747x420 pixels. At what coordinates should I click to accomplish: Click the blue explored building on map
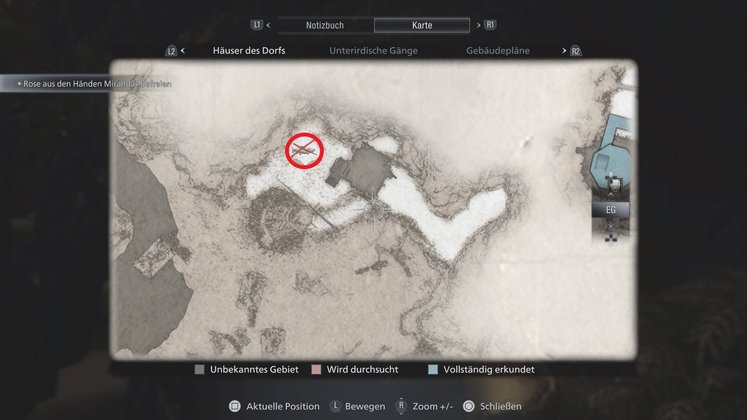click(x=610, y=150)
